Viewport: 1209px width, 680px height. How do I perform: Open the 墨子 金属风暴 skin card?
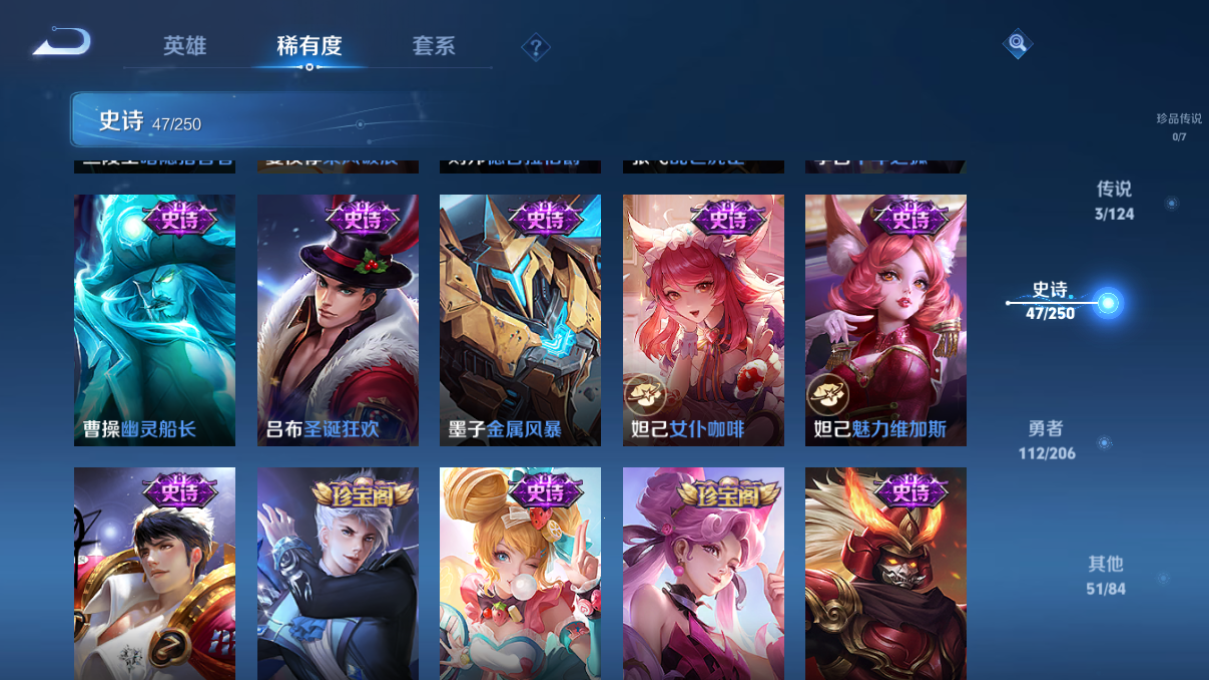click(x=520, y=320)
